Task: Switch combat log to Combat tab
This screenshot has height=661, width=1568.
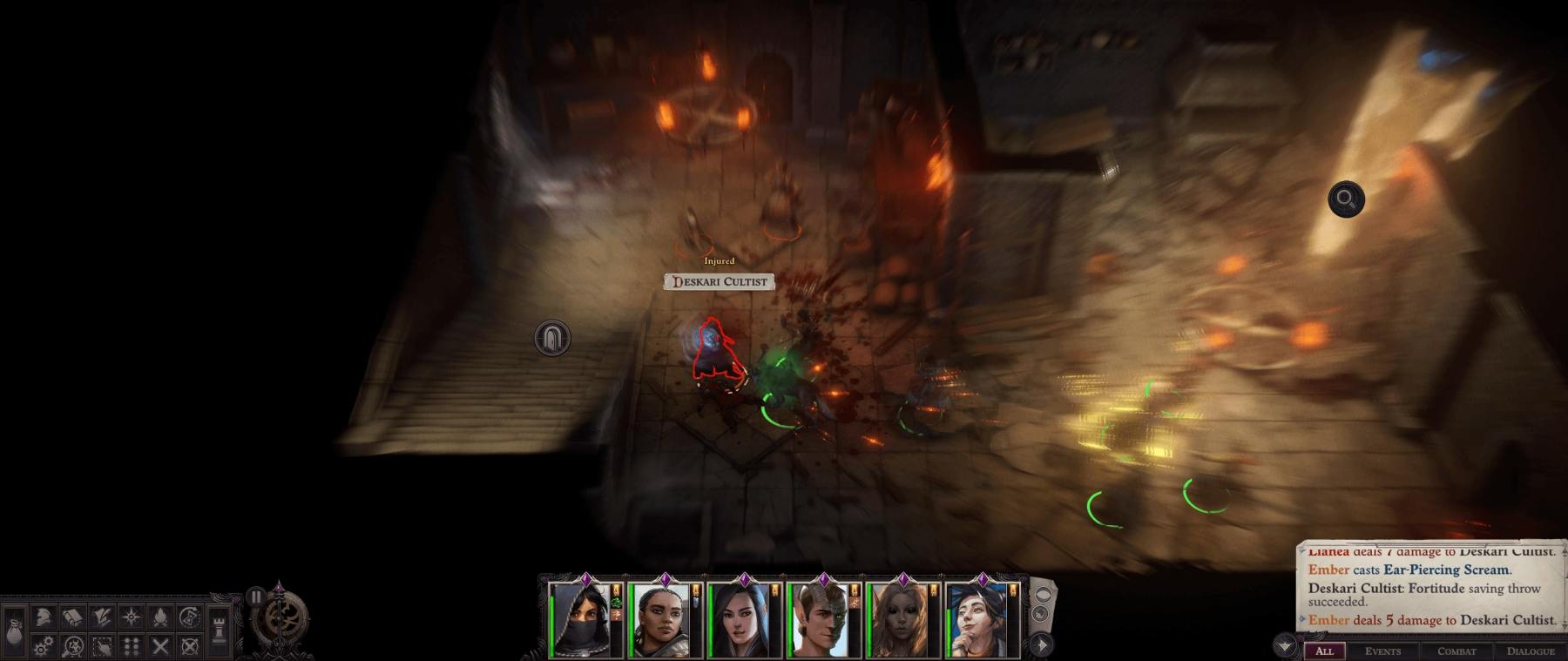Action: point(1456,651)
